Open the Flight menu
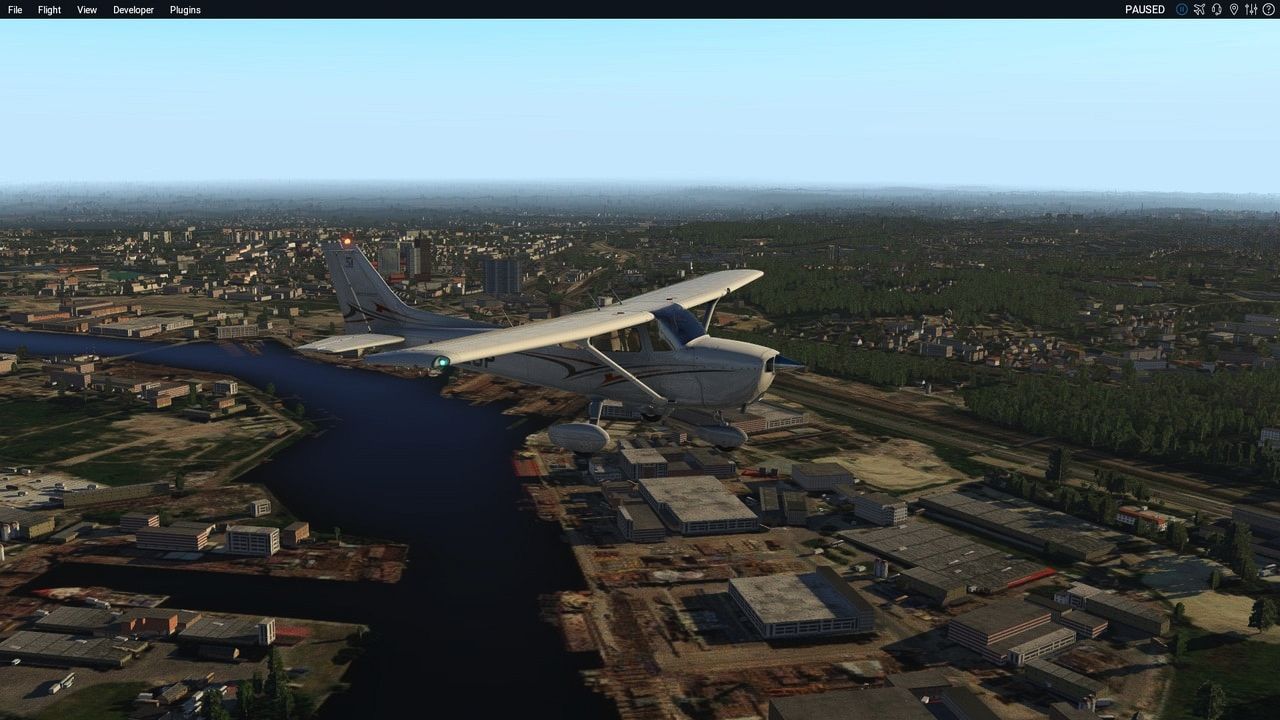 tap(49, 10)
